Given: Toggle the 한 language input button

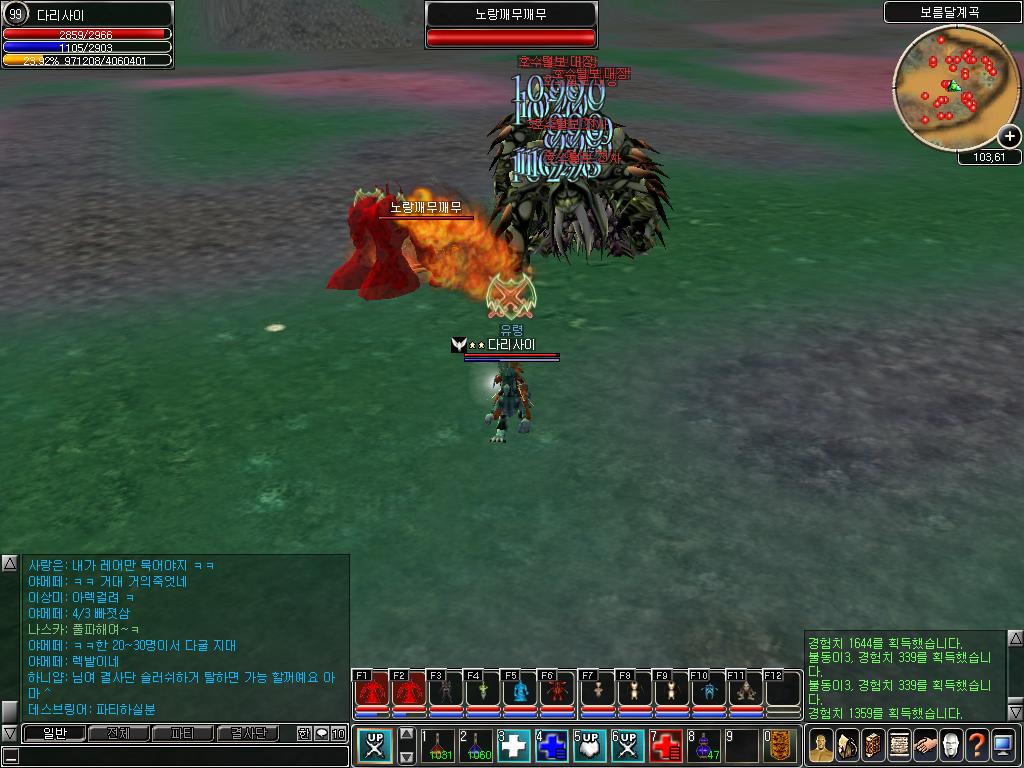Looking at the screenshot, I should coord(304,733).
